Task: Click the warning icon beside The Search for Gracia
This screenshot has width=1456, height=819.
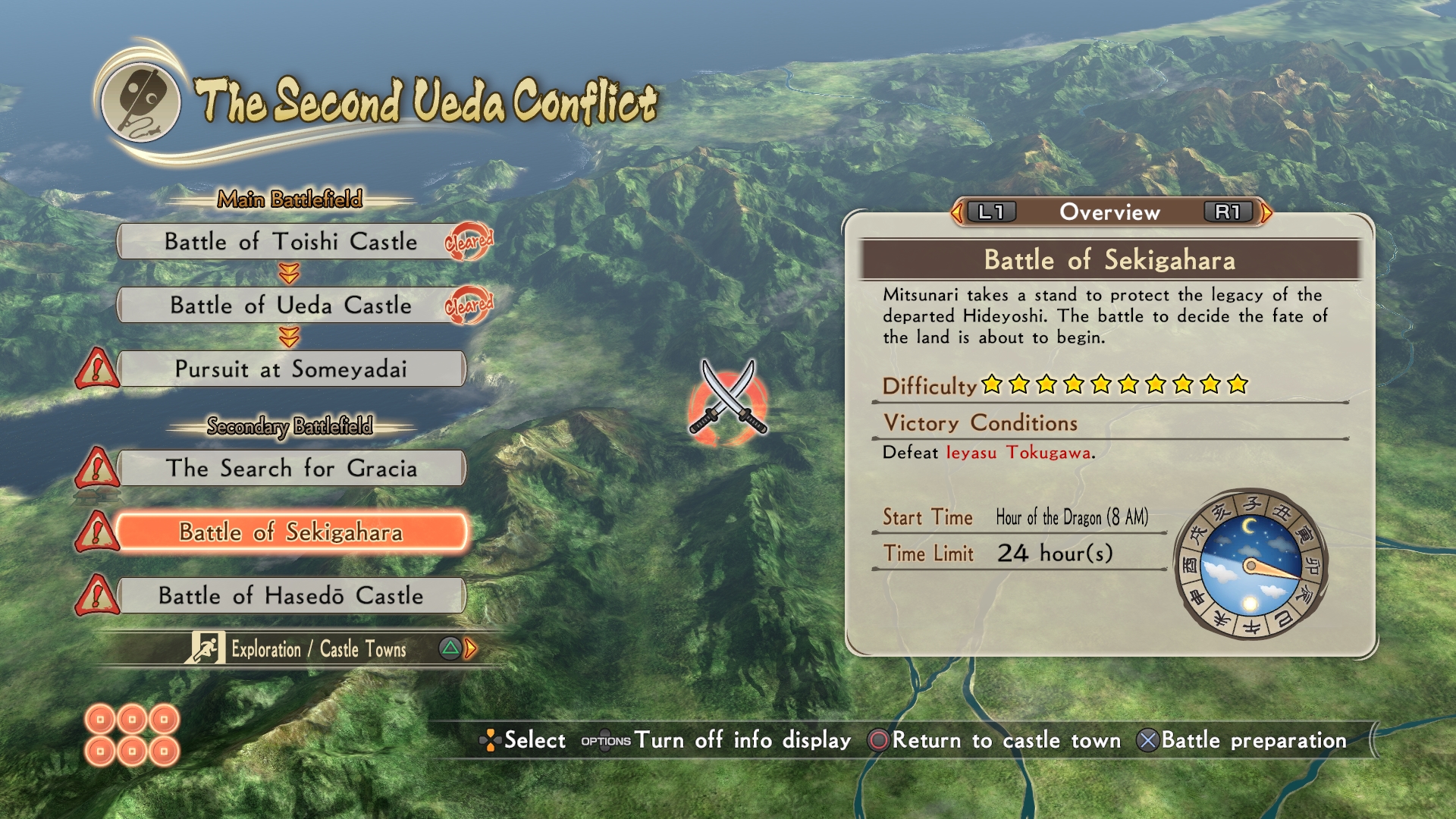Action: coord(96,468)
